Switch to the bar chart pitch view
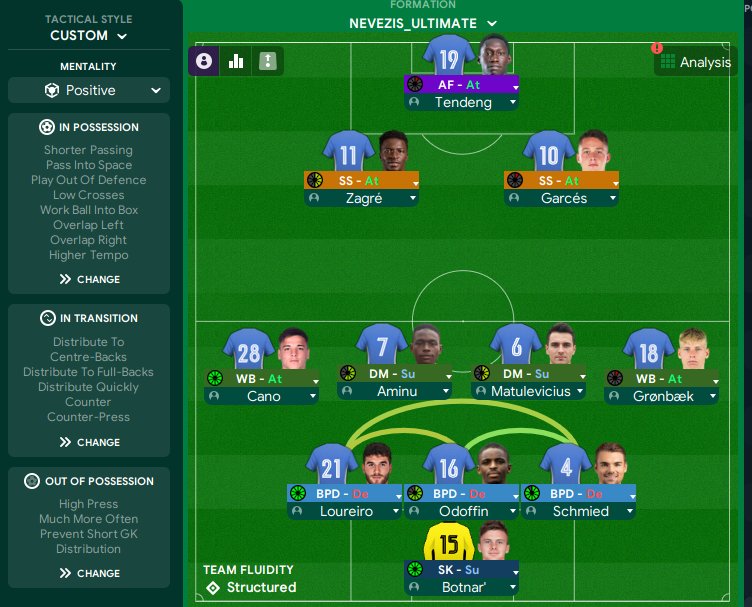The image size is (752, 607). (x=236, y=61)
